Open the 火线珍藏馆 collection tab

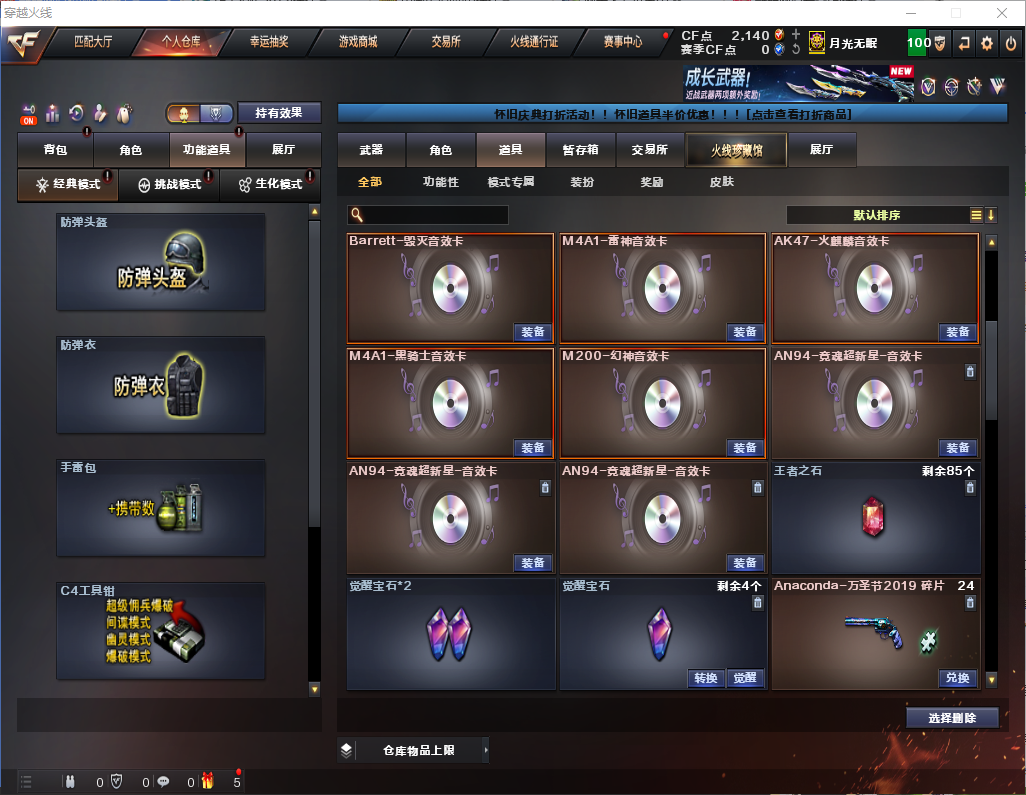click(x=736, y=150)
